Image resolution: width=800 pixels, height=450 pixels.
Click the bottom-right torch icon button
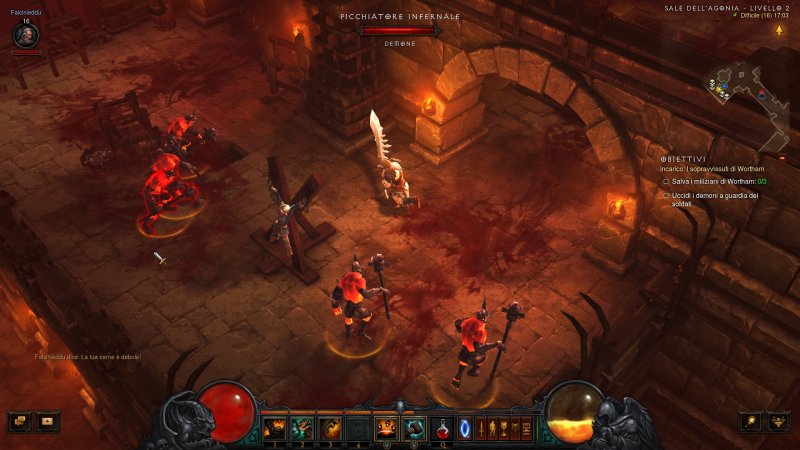pos(751,421)
